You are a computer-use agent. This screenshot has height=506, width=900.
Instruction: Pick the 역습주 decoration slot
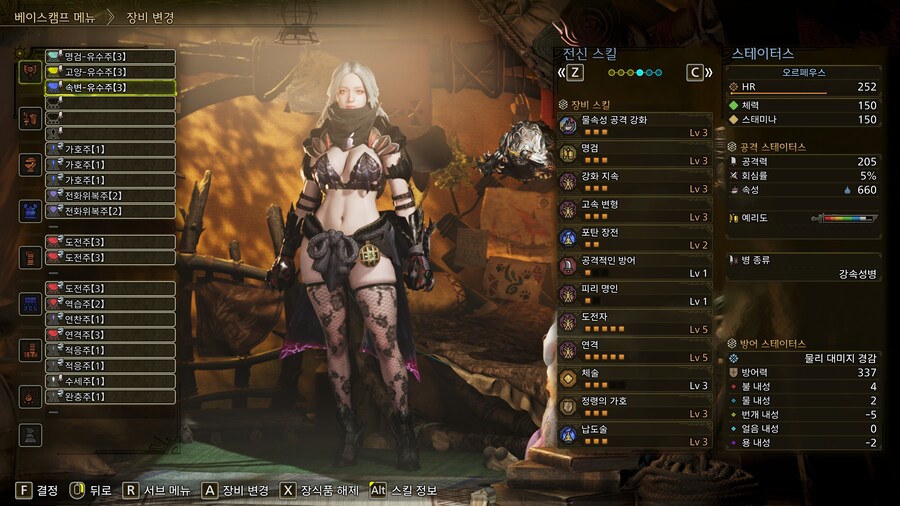[x=110, y=304]
